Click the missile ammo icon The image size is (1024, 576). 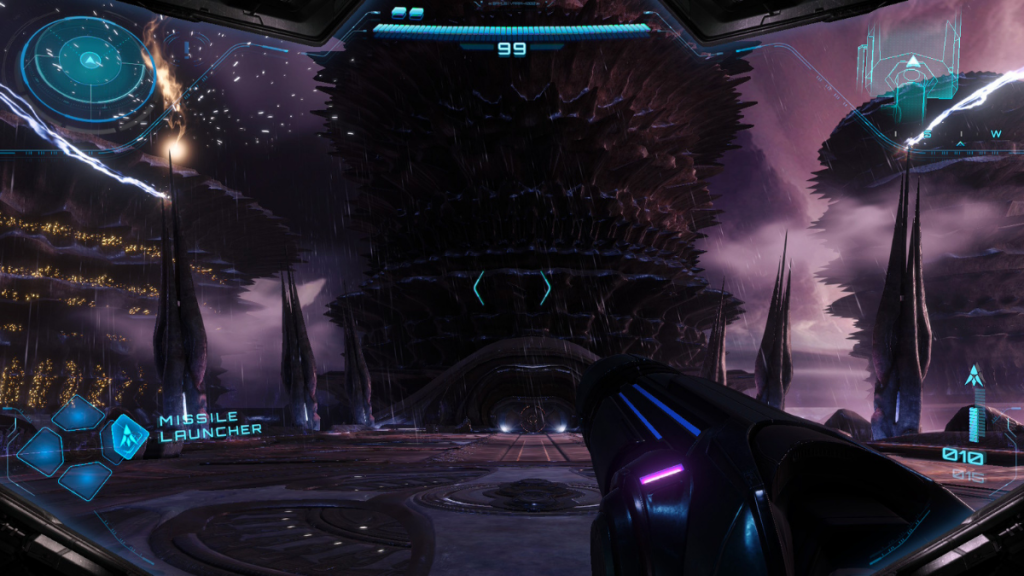click(973, 379)
